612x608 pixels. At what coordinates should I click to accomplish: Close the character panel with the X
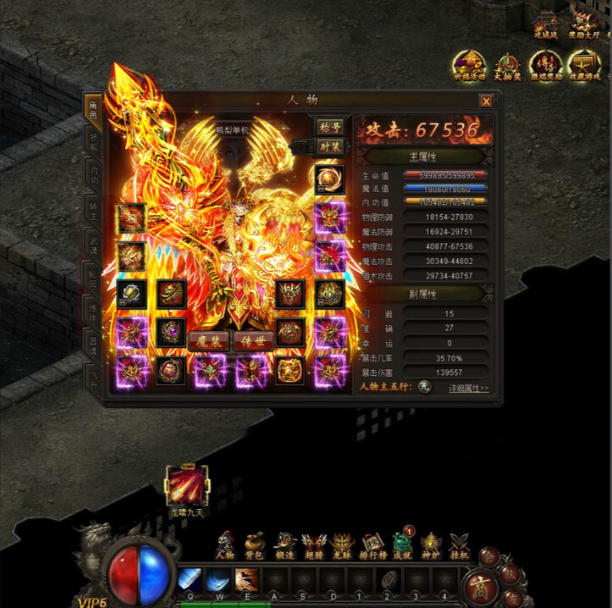pos(486,101)
